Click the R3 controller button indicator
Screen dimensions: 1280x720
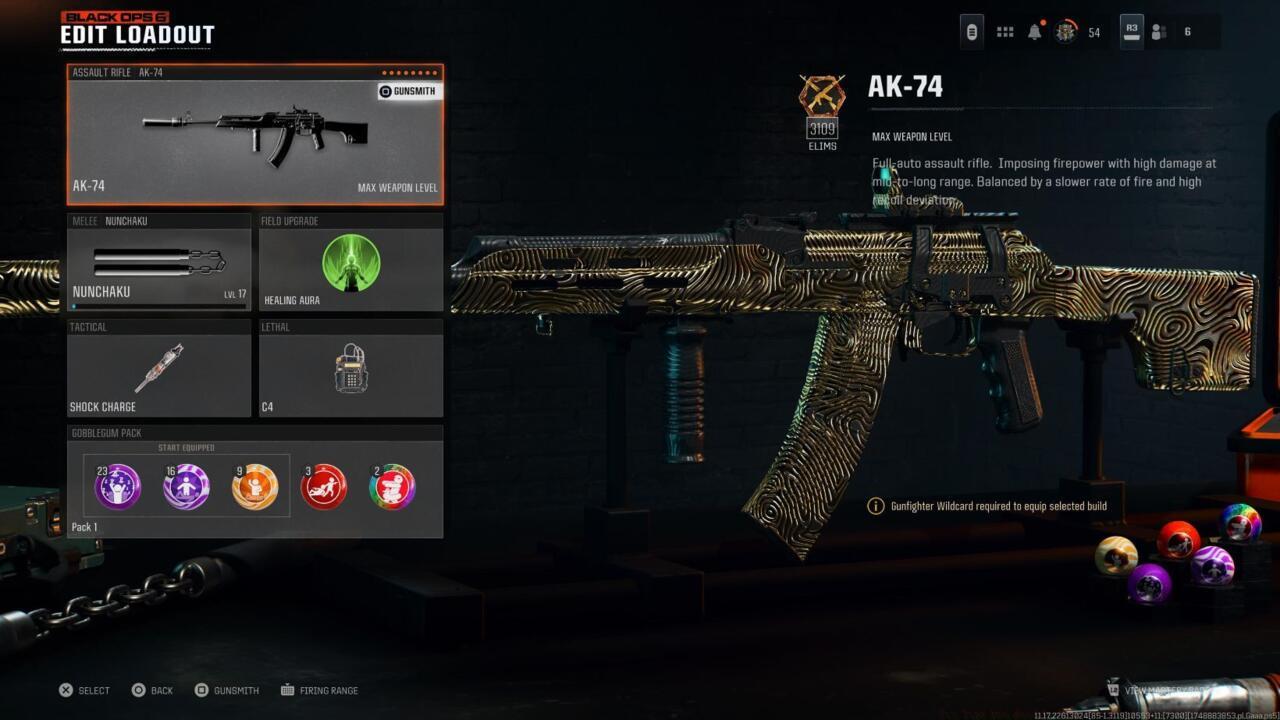click(1131, 31)
